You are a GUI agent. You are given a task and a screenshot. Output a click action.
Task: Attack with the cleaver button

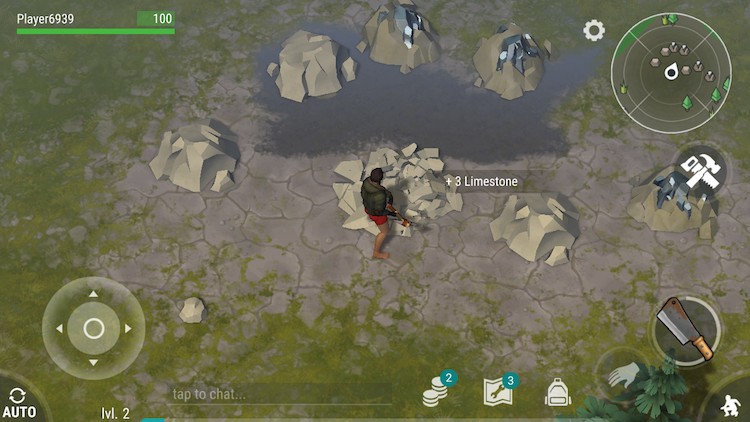687,328
